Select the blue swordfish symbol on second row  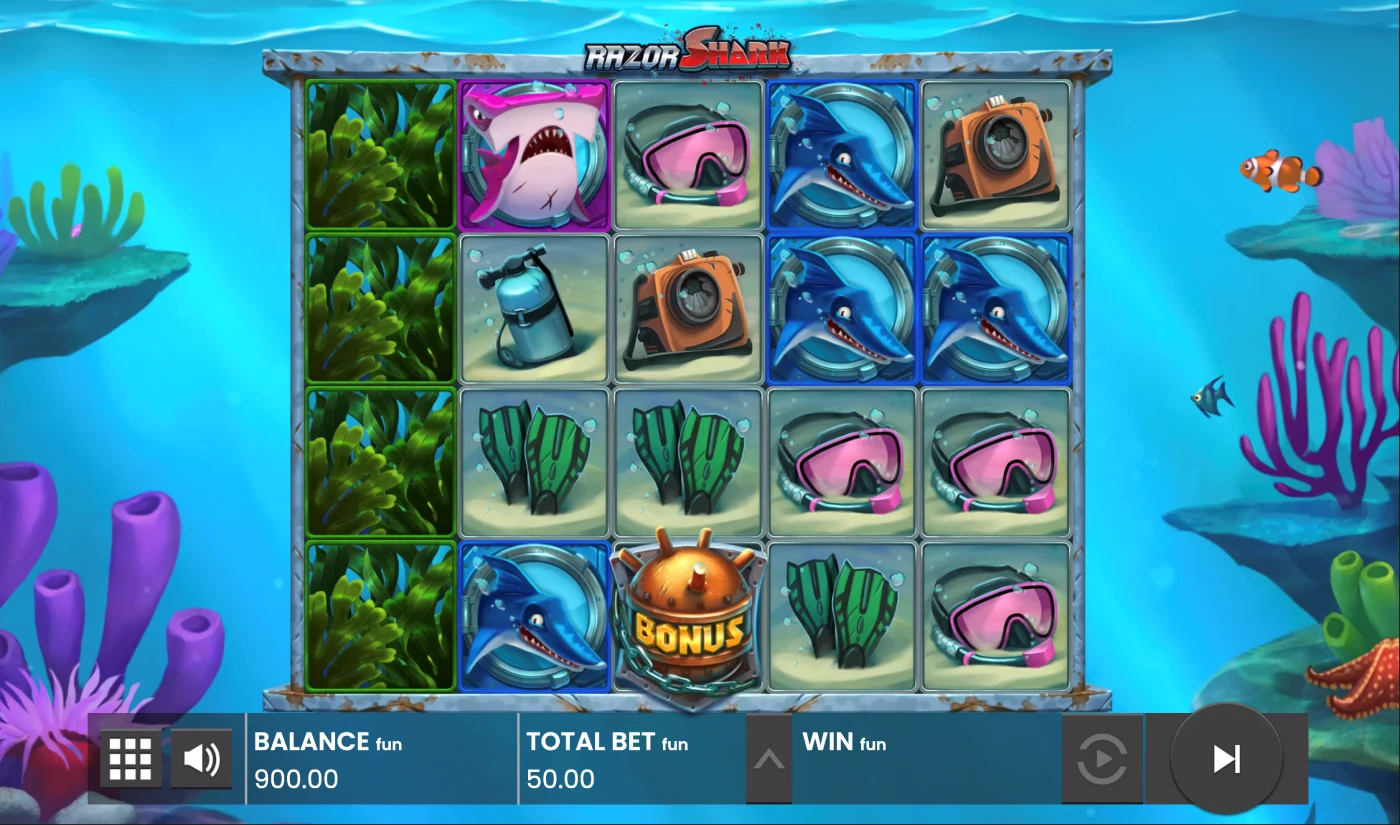tap(841, 310)
